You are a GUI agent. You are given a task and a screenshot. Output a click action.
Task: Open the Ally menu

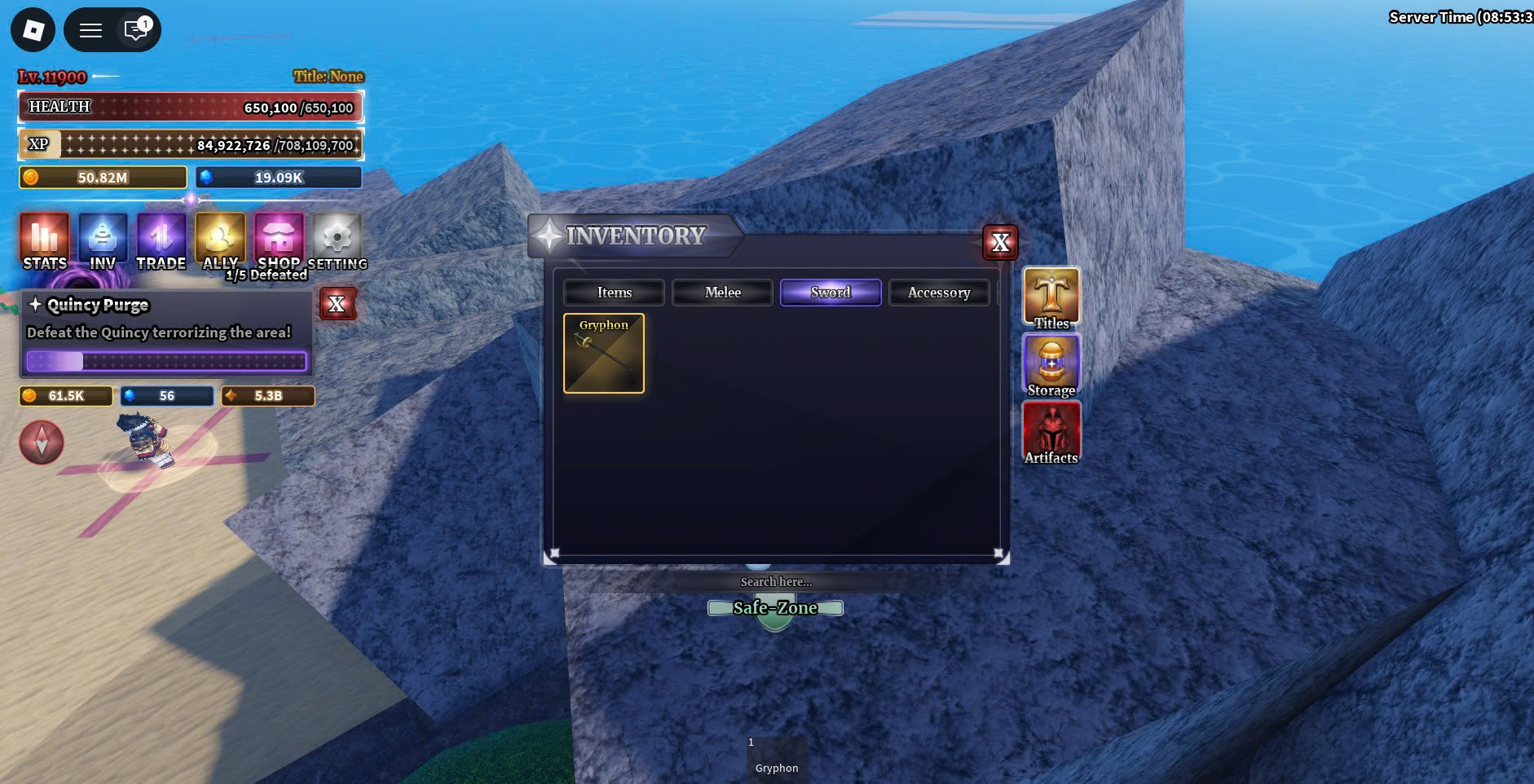(220, 241)
